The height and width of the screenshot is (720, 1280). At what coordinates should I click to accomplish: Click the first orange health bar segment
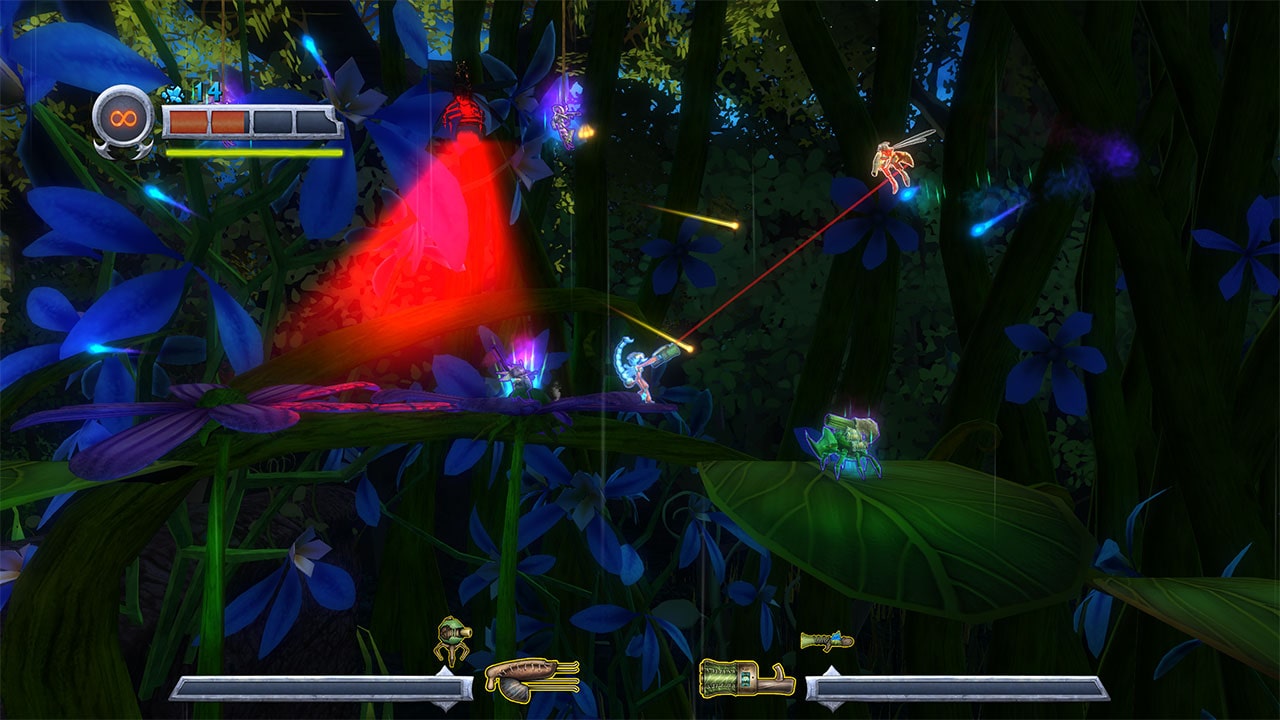click(x=189, y=121)
